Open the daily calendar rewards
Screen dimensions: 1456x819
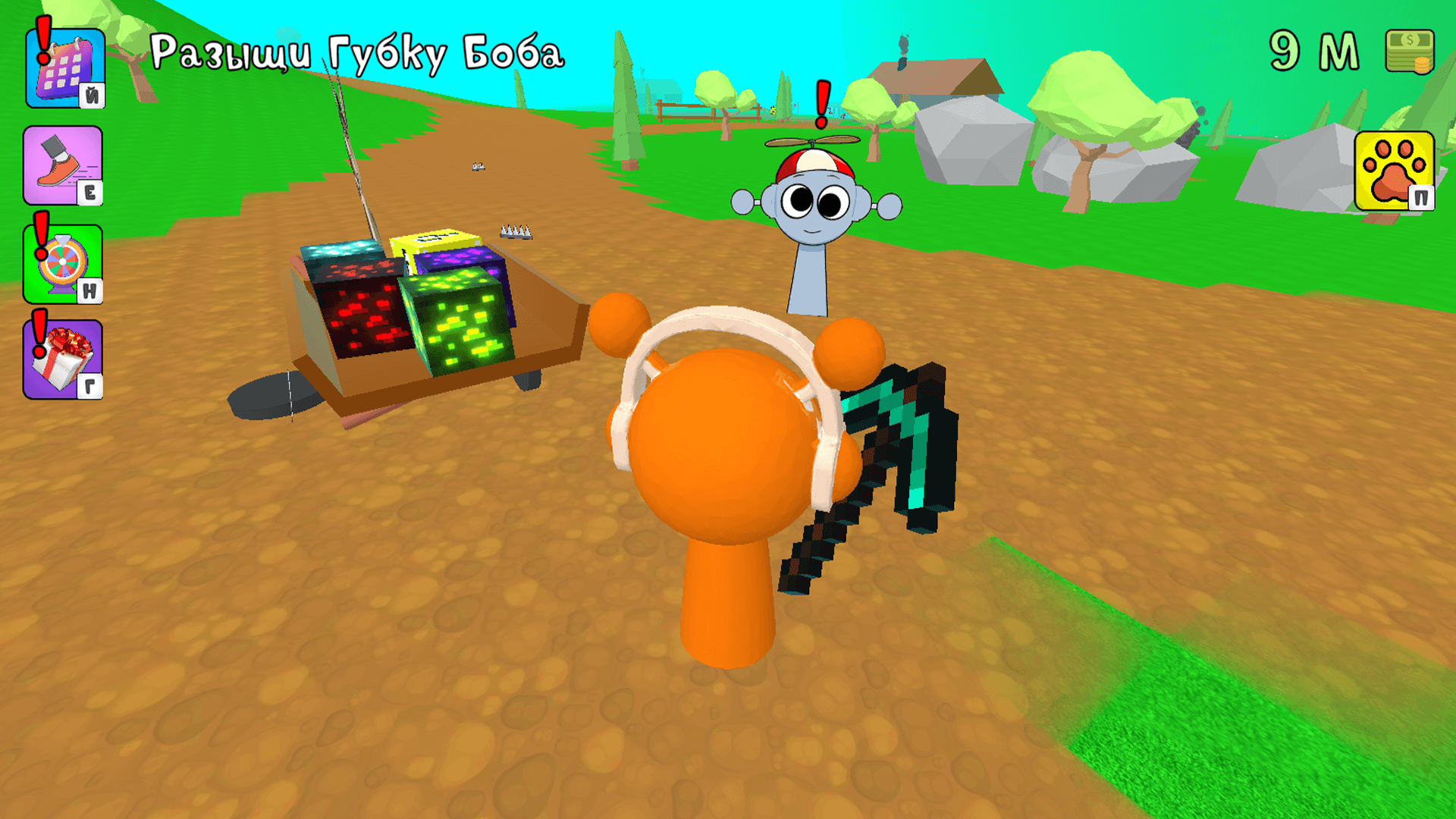point(64,68)
